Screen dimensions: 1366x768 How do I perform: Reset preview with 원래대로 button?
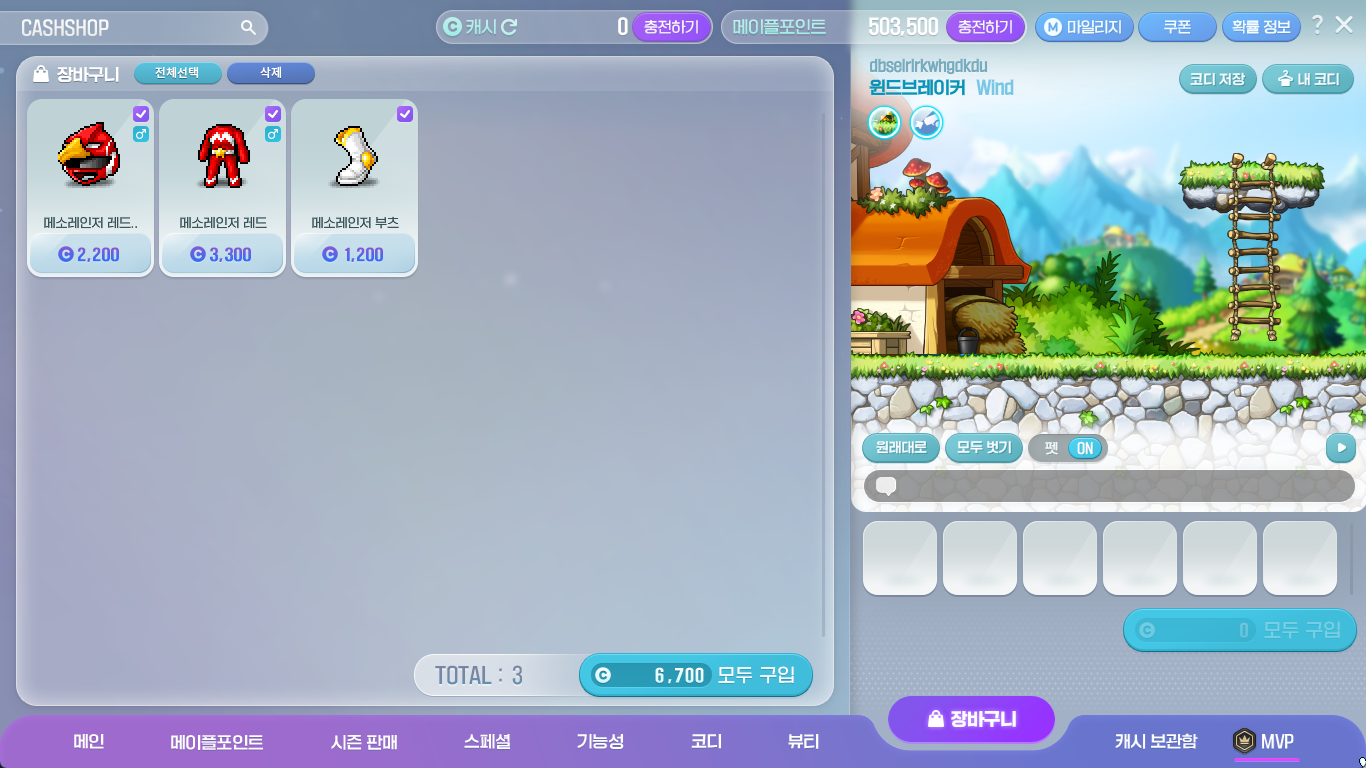coord(901,447)
